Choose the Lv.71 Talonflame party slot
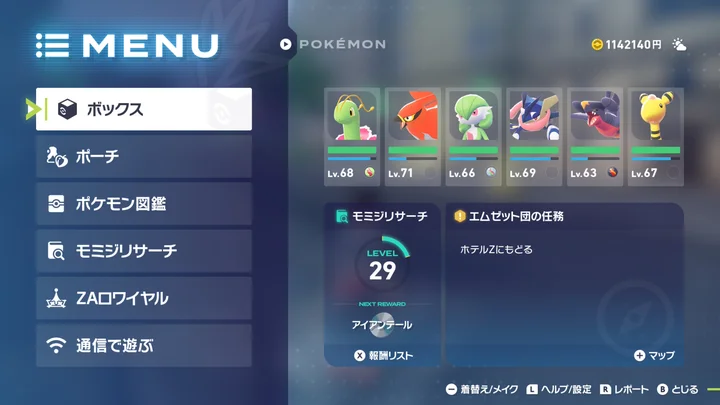 (x=412, y=135)
